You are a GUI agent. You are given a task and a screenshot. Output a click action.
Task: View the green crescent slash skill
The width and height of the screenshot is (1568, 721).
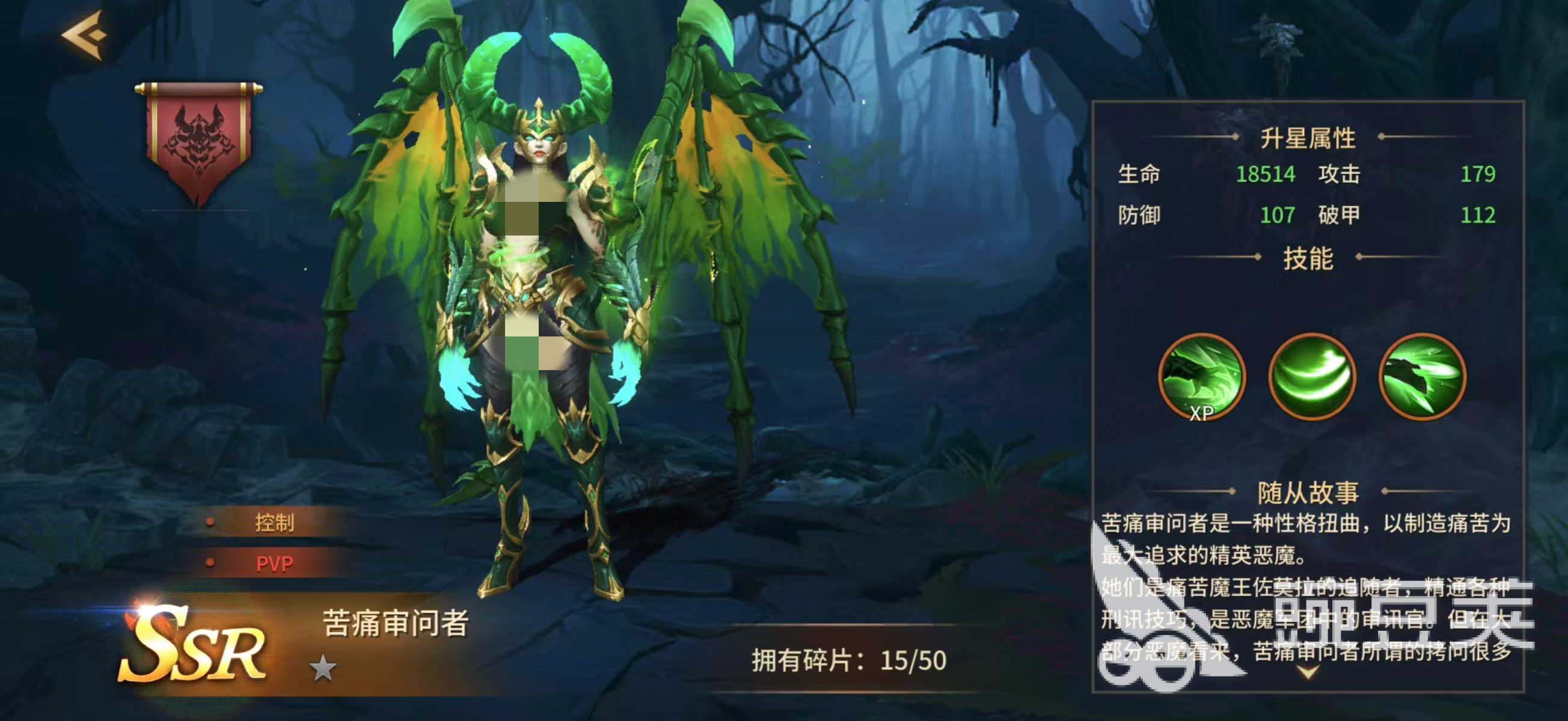(1312, 377)
